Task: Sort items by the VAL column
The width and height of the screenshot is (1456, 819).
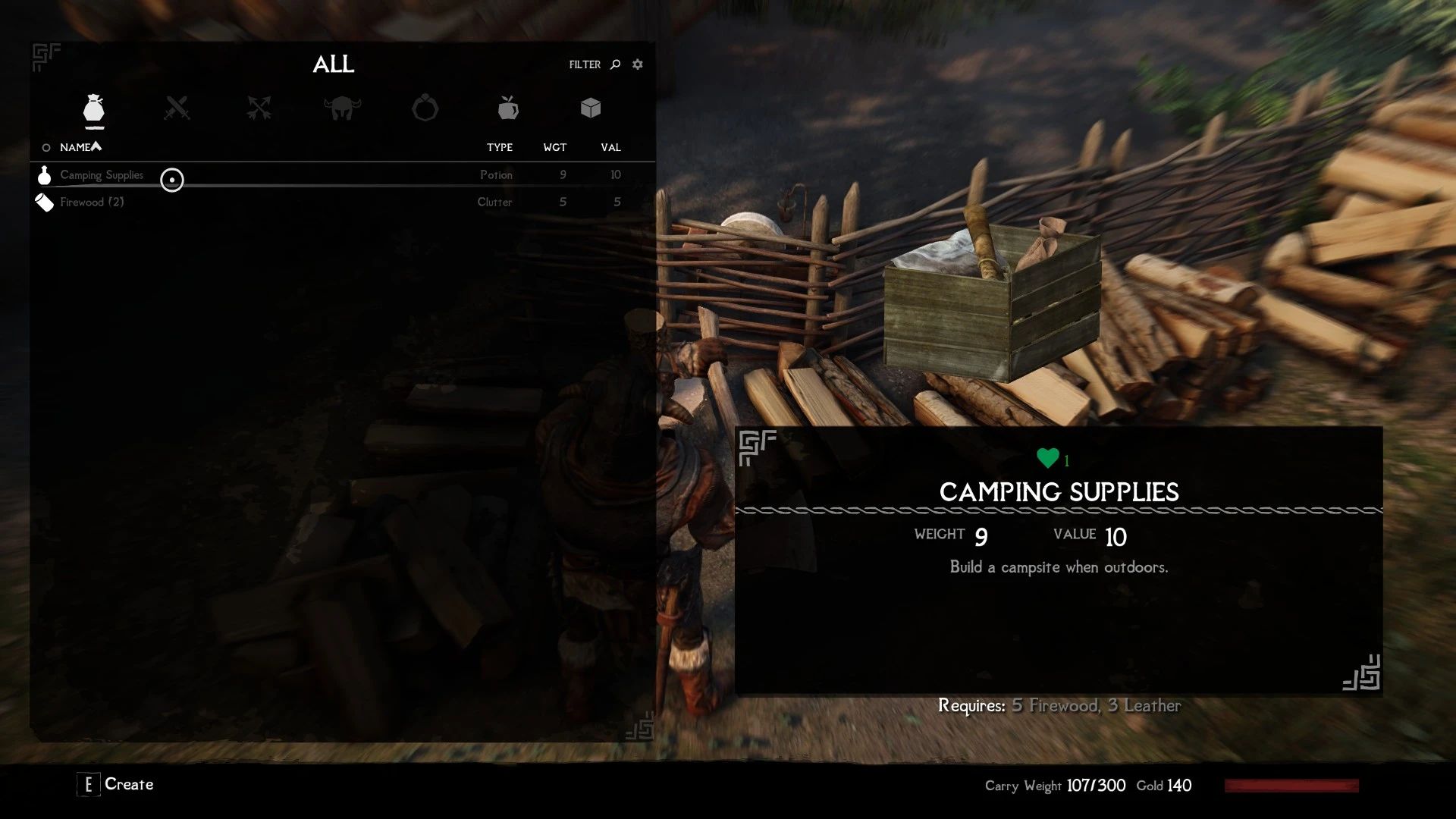Action: pos(611,147)
